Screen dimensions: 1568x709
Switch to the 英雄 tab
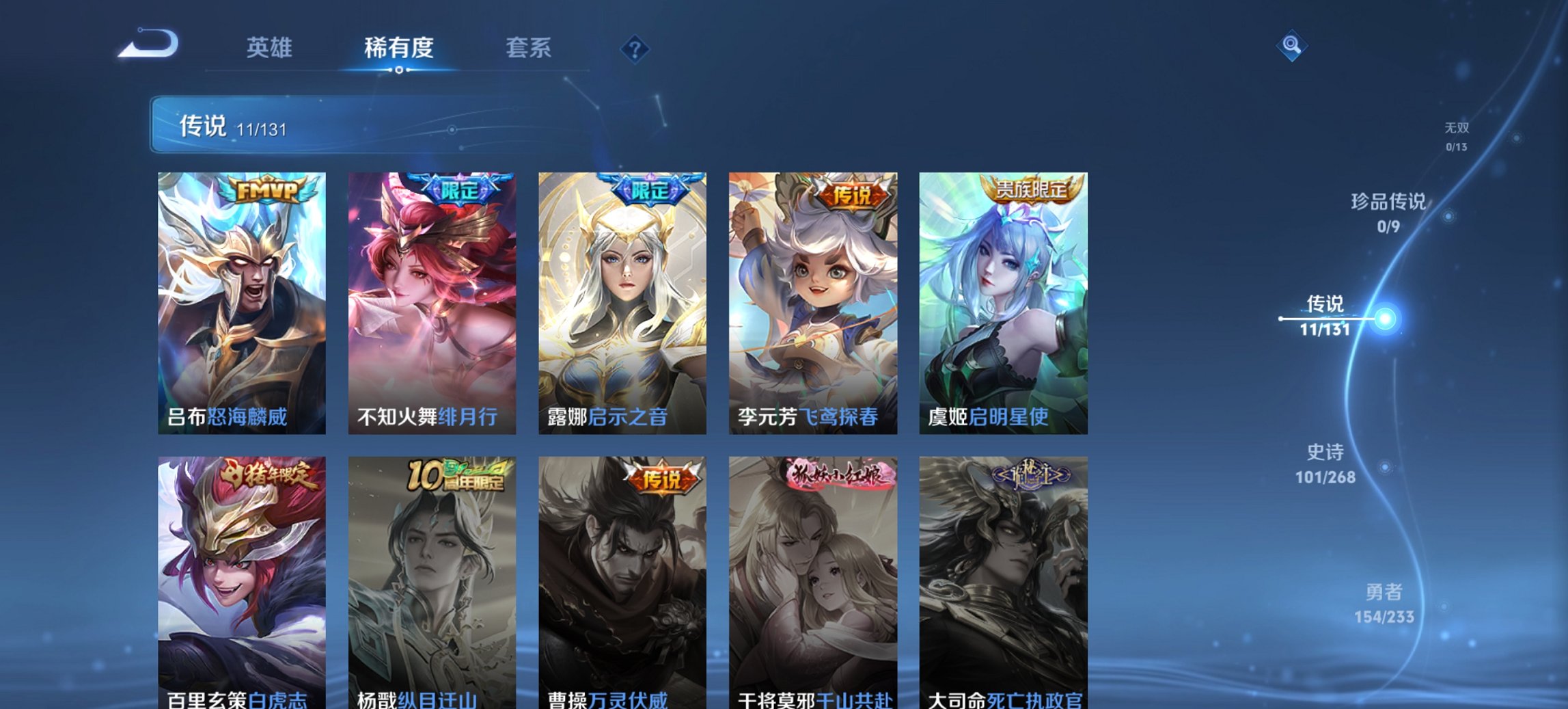271,48
